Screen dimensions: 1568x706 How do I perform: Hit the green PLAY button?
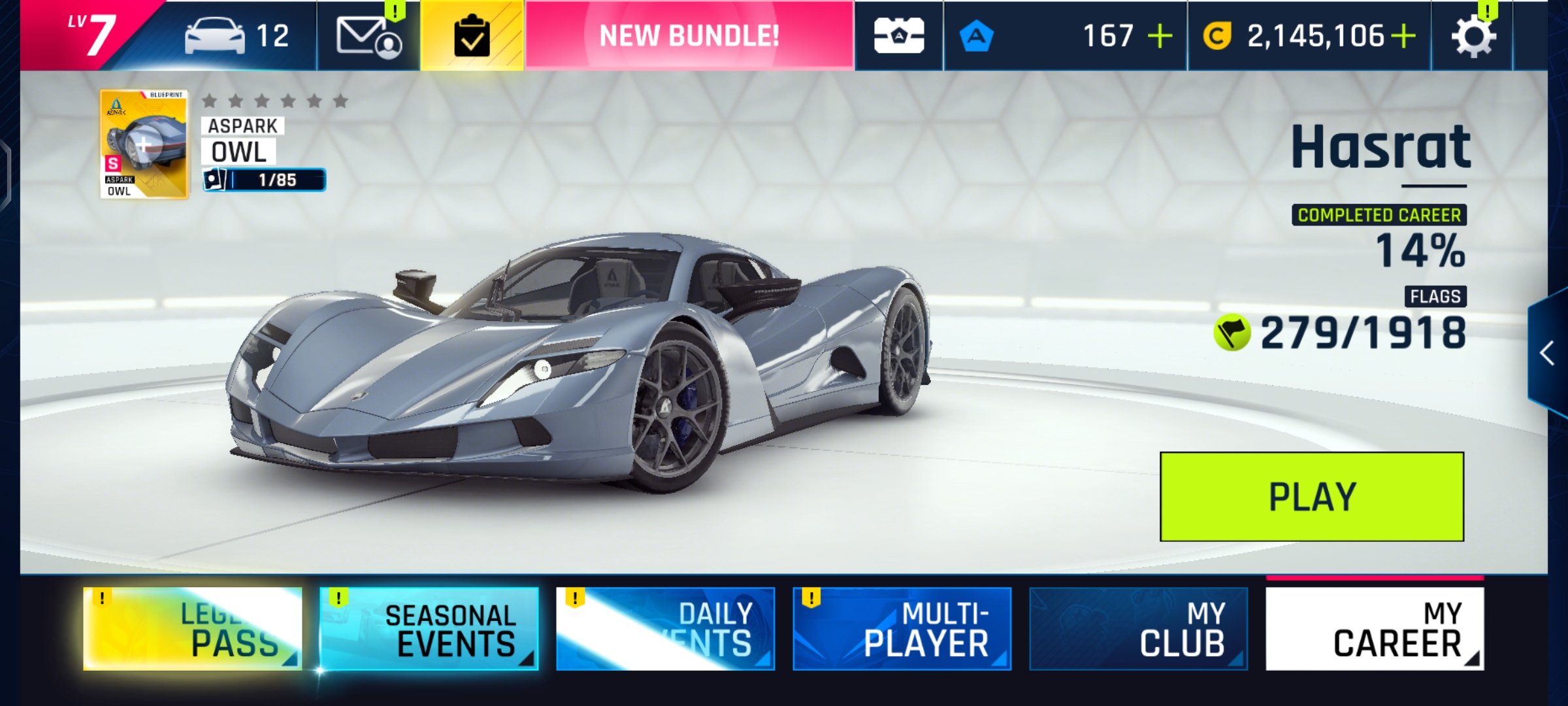(1311, 497)
